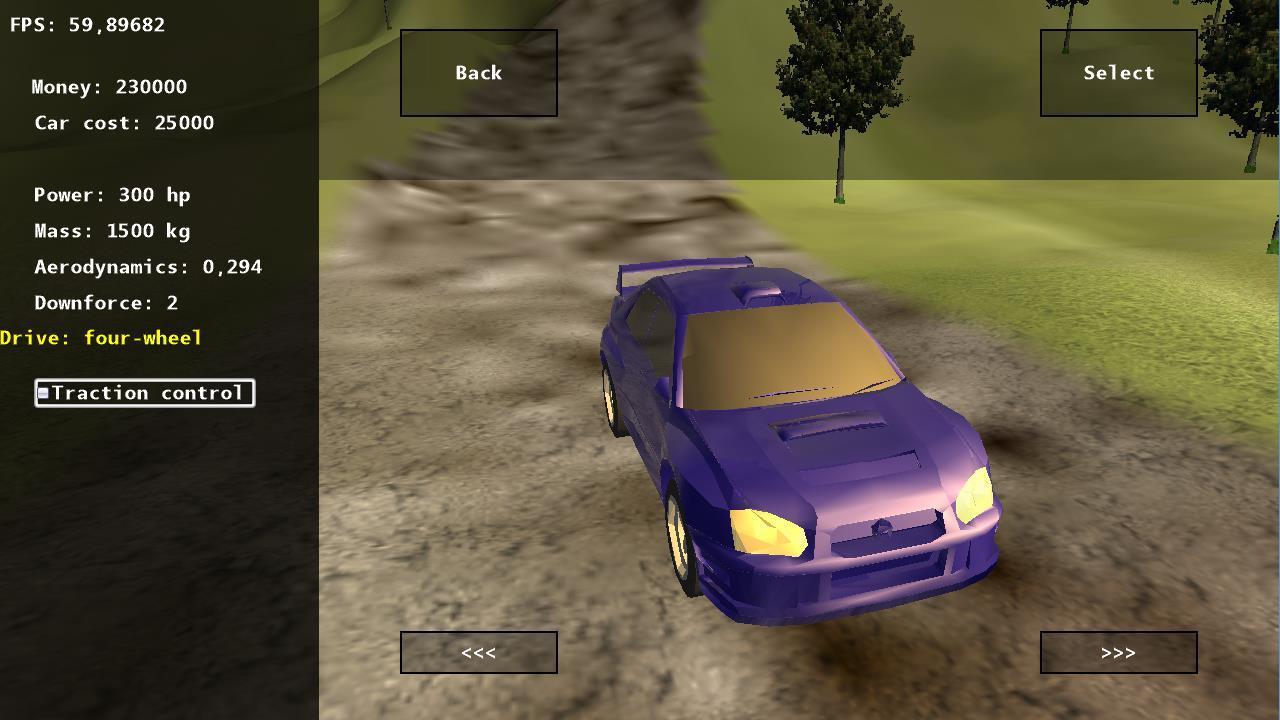Image resolution: width=1280 pixels, height=720 pixels.
Task: Click the small square inside Traction control box
Action: [43, 392]
